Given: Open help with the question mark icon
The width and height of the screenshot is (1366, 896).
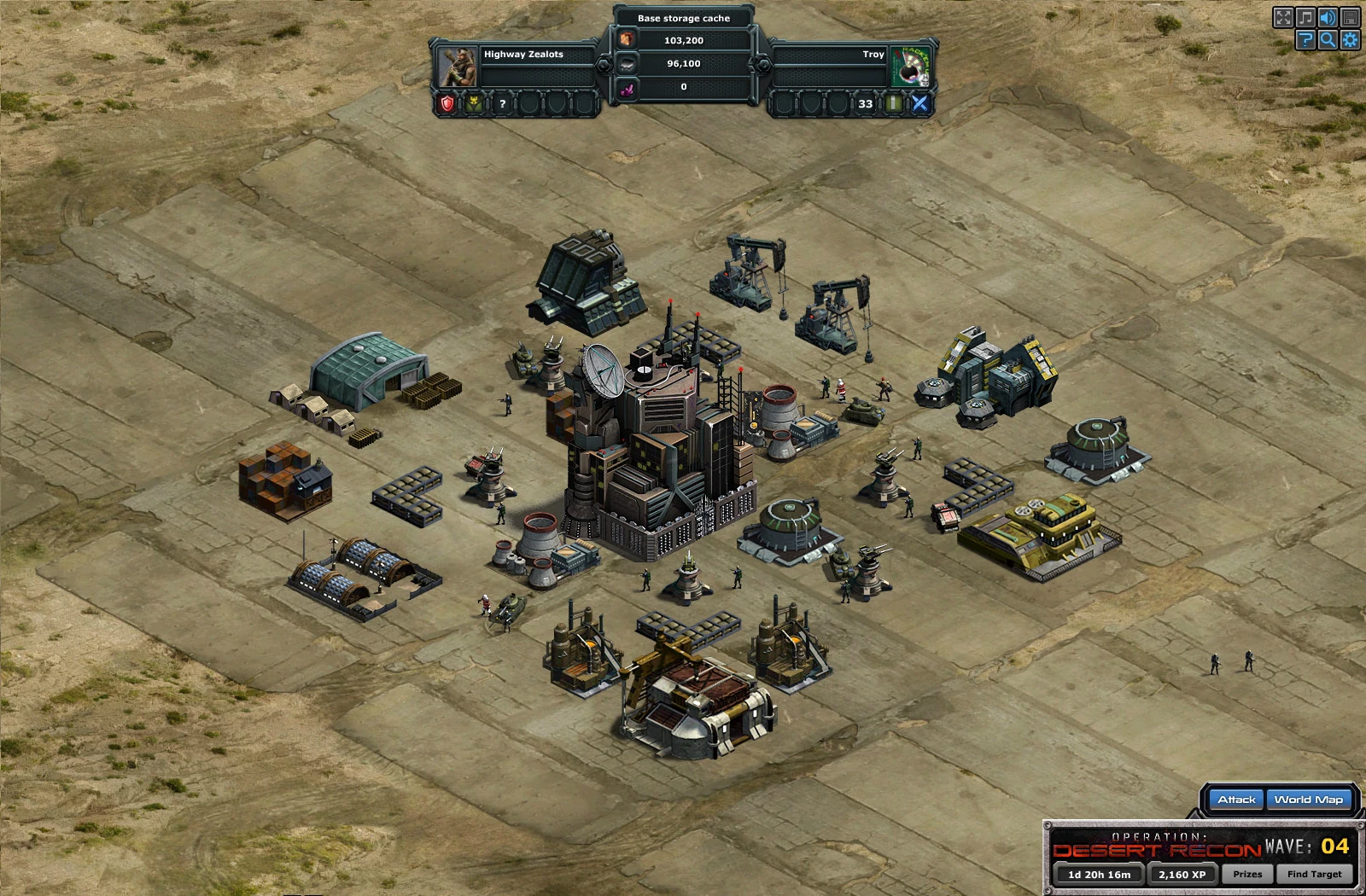Looking at the screenshot, I should [1305, 40].
